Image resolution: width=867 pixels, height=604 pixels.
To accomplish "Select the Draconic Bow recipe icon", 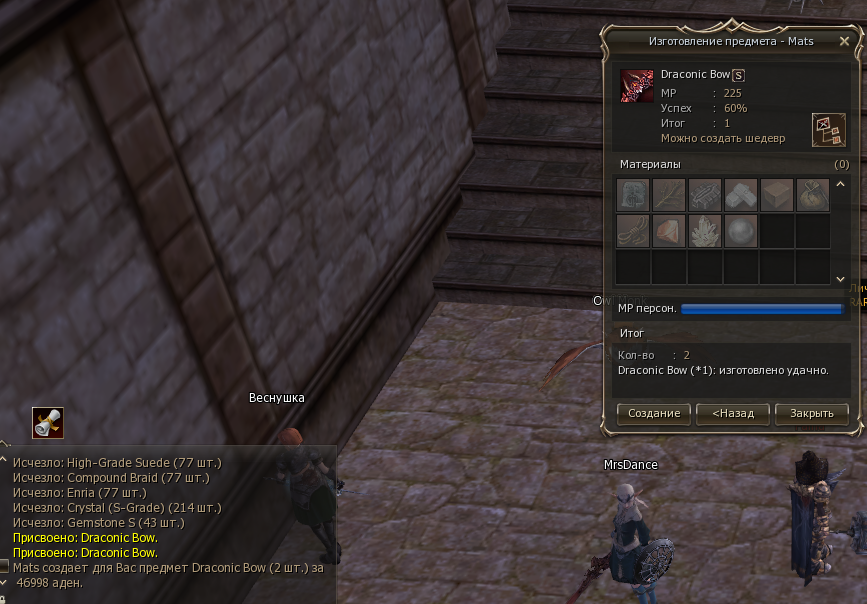I will coord(636,86).
